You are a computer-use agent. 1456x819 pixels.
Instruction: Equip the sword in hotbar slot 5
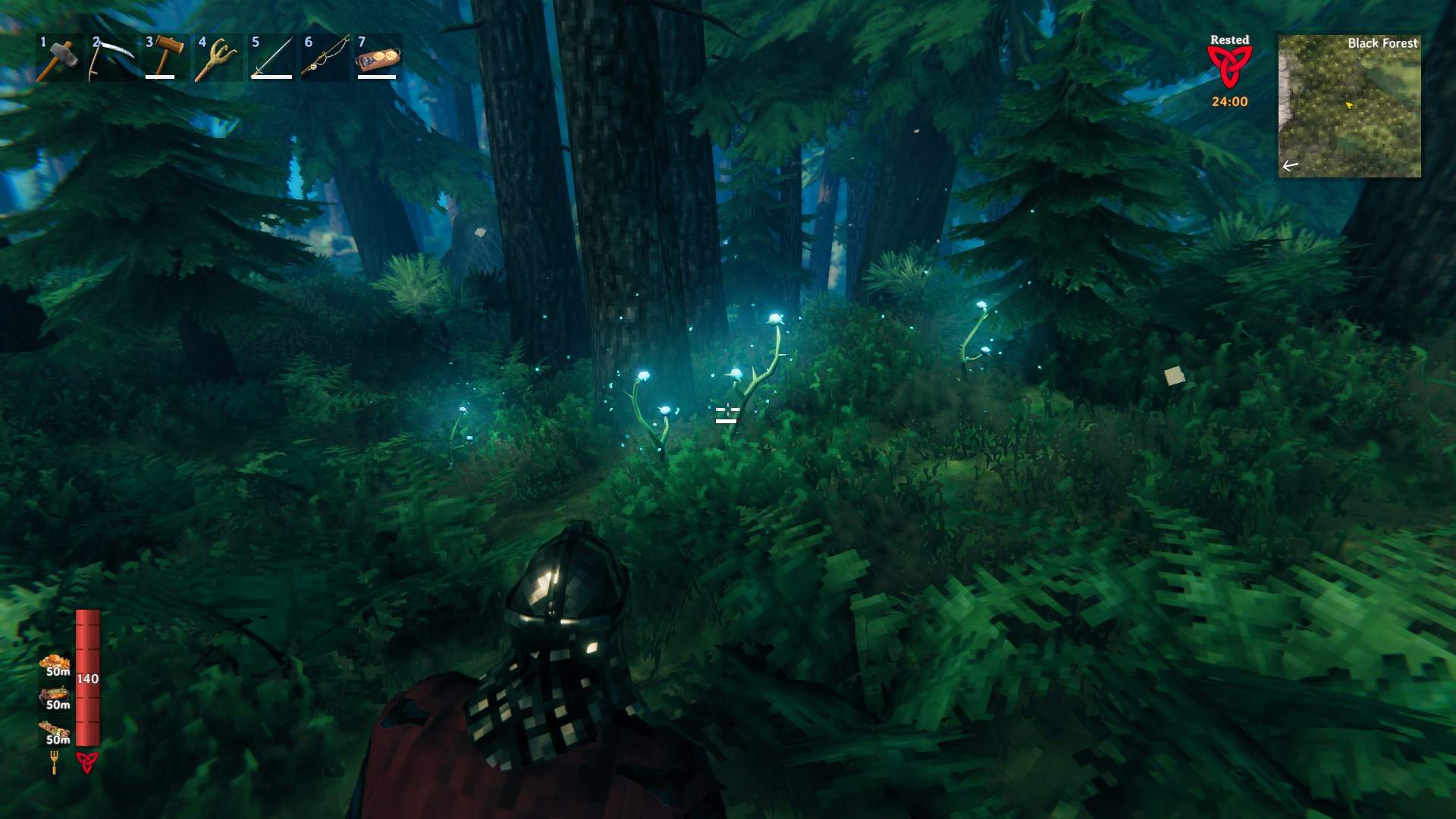tap(271, 57)
